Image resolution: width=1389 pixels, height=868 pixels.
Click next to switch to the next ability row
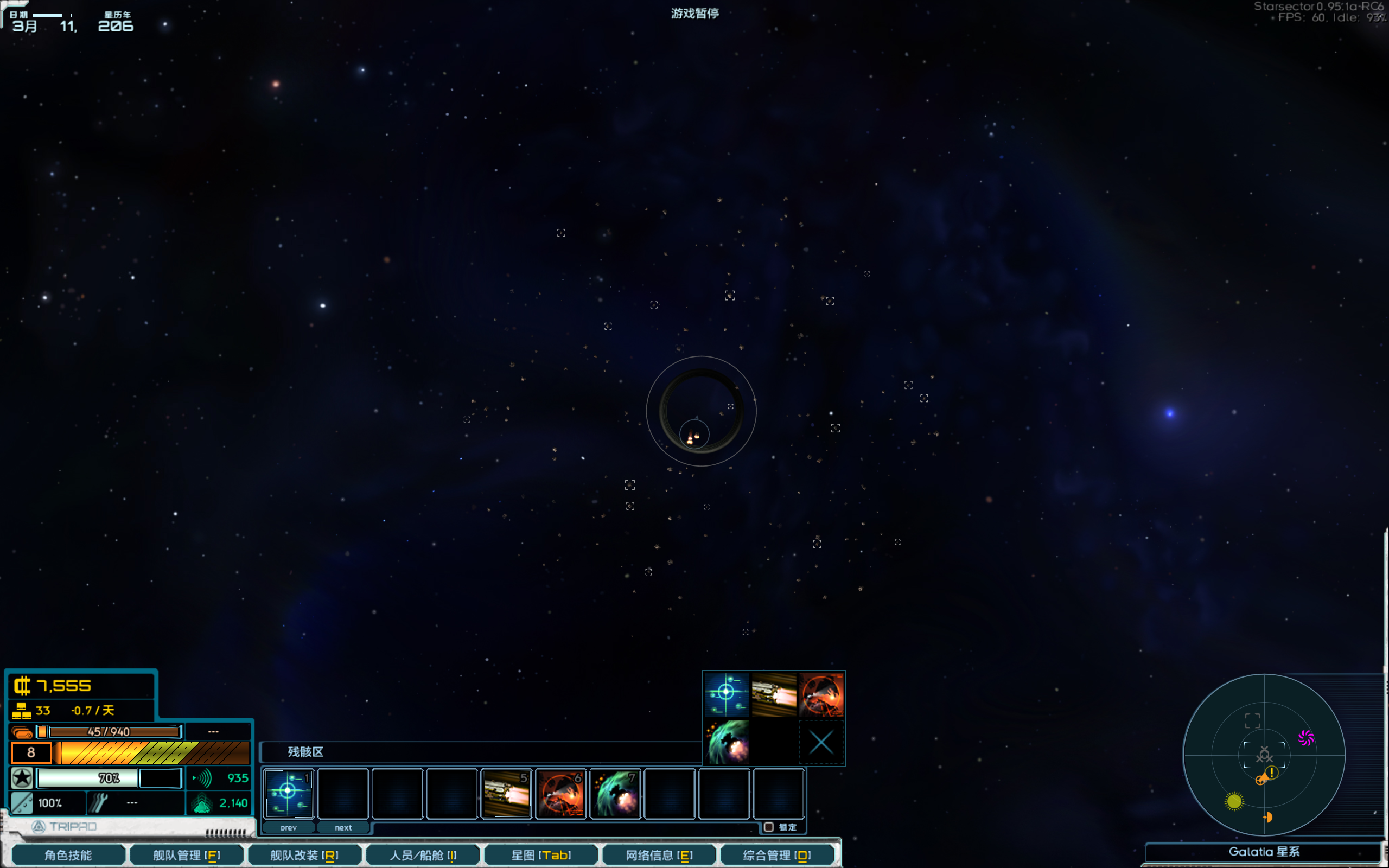[x=343, y=827]
